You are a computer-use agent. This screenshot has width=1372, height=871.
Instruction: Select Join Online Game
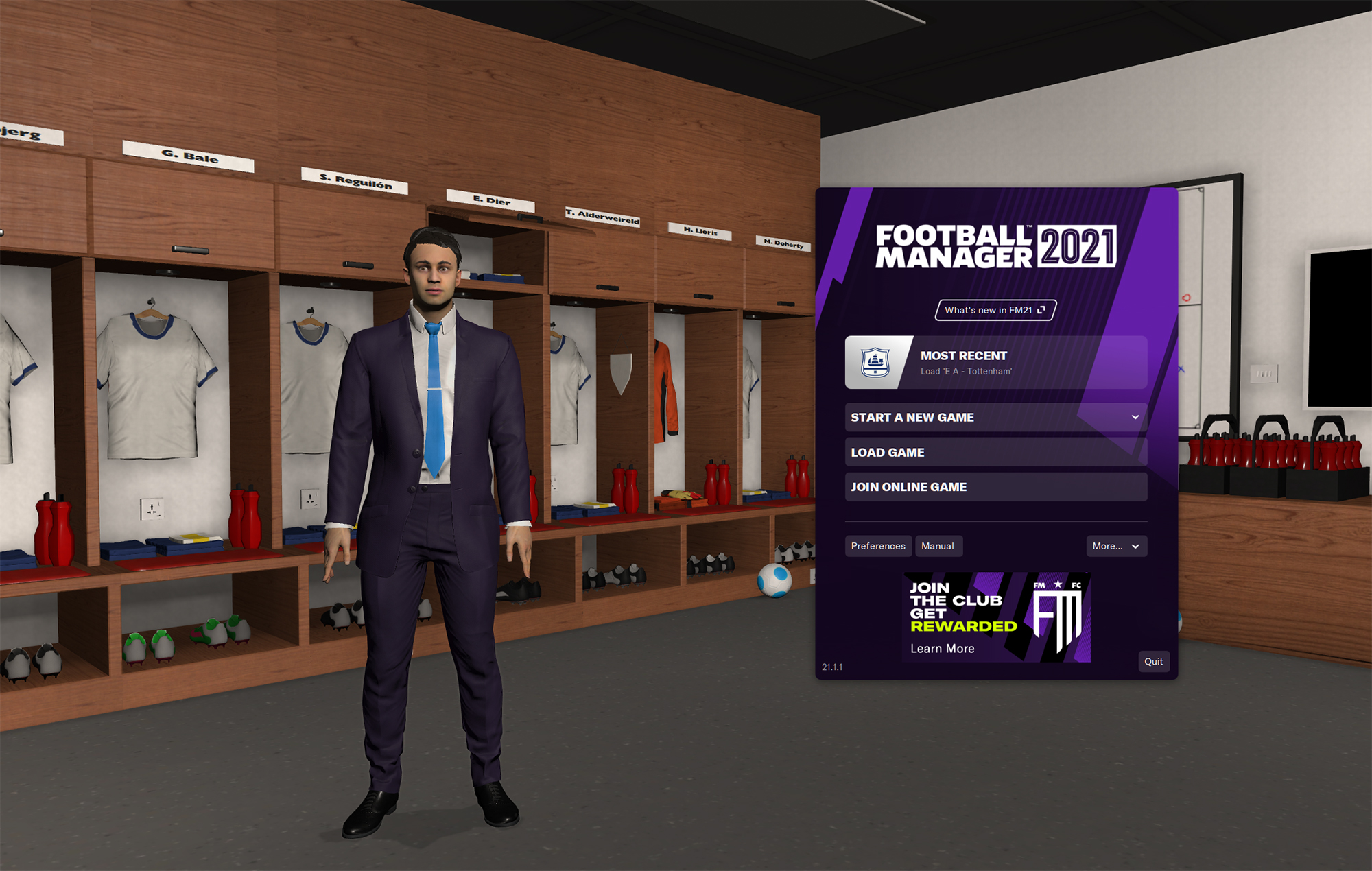click(995, 487)
